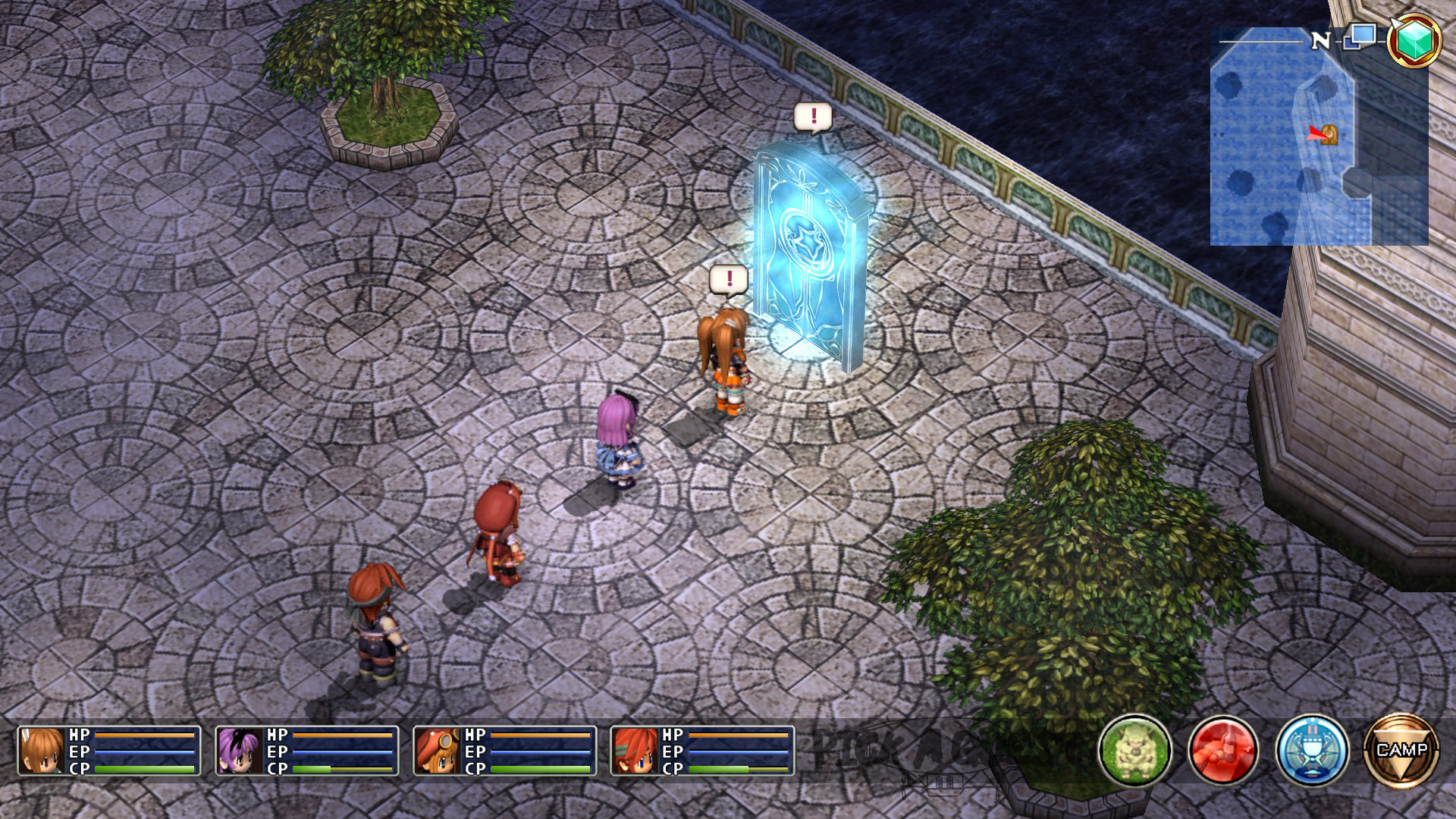The width and height of the screenshot is (1456, 819).
Task: Select the purple-haired girl's party portrait
Action: [240, 751]
